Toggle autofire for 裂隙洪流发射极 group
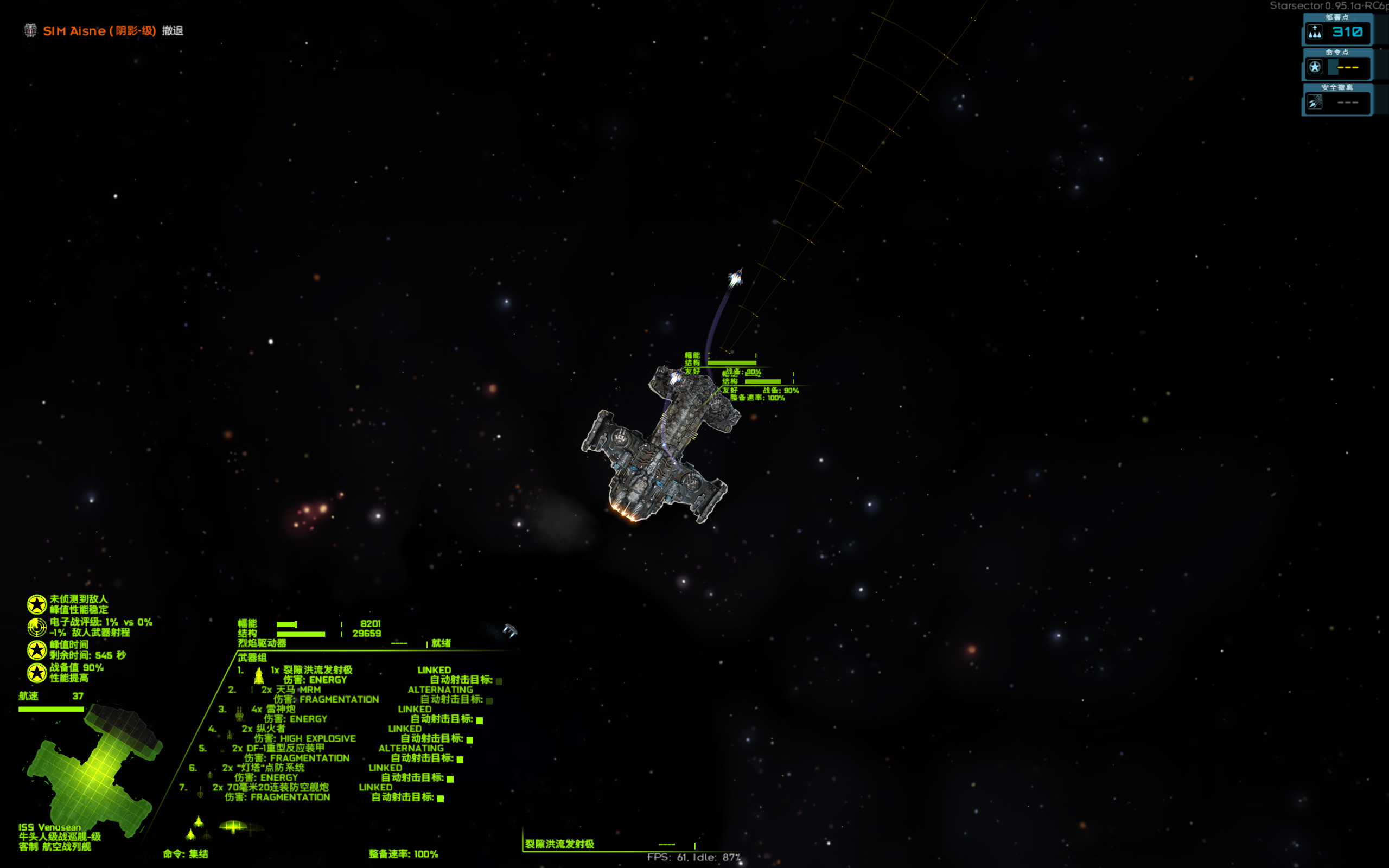This screenshot has height=868, width=1389. [x=499, y=681]
